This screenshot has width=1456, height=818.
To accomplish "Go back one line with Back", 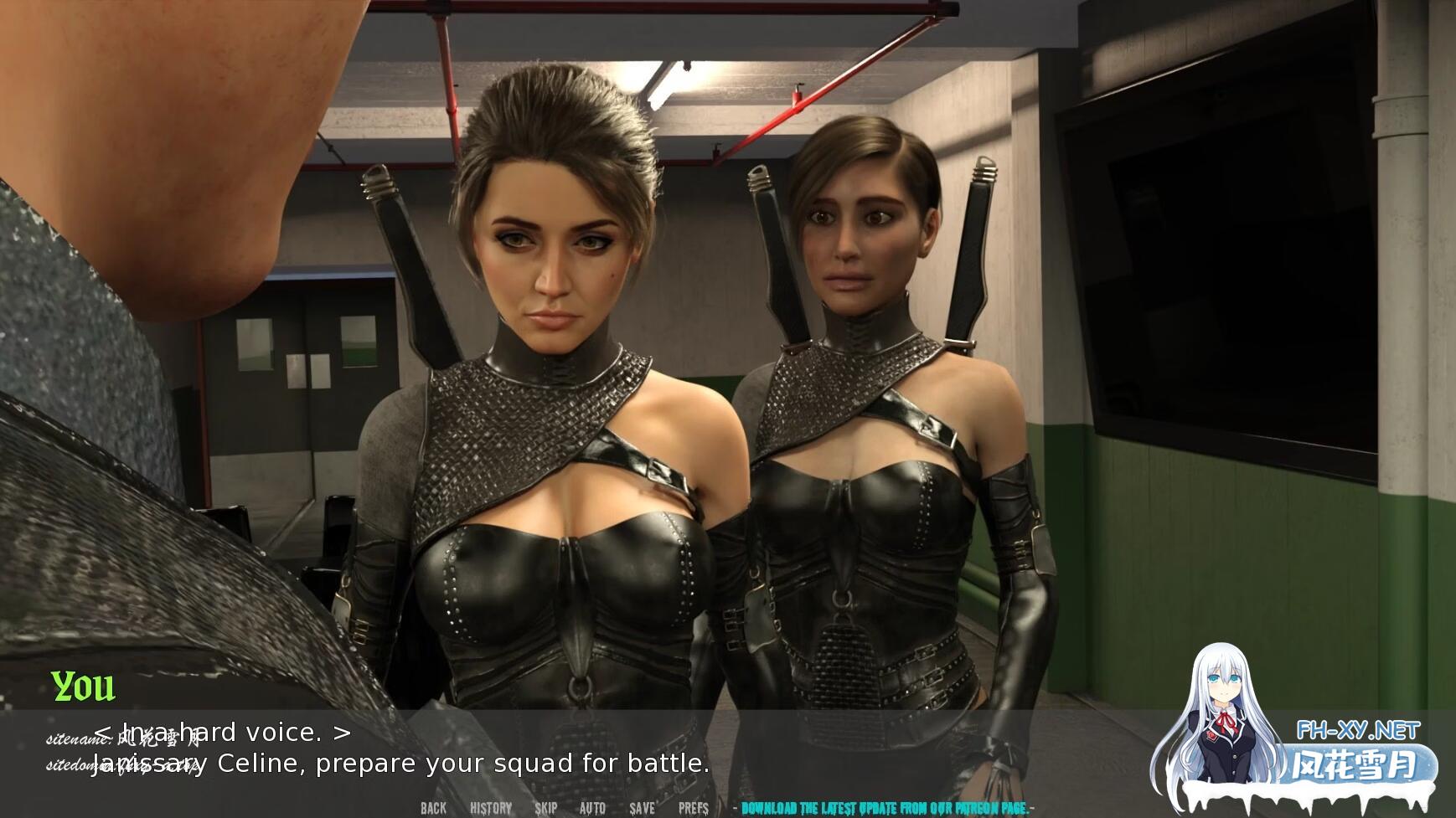I will (433, 808).
